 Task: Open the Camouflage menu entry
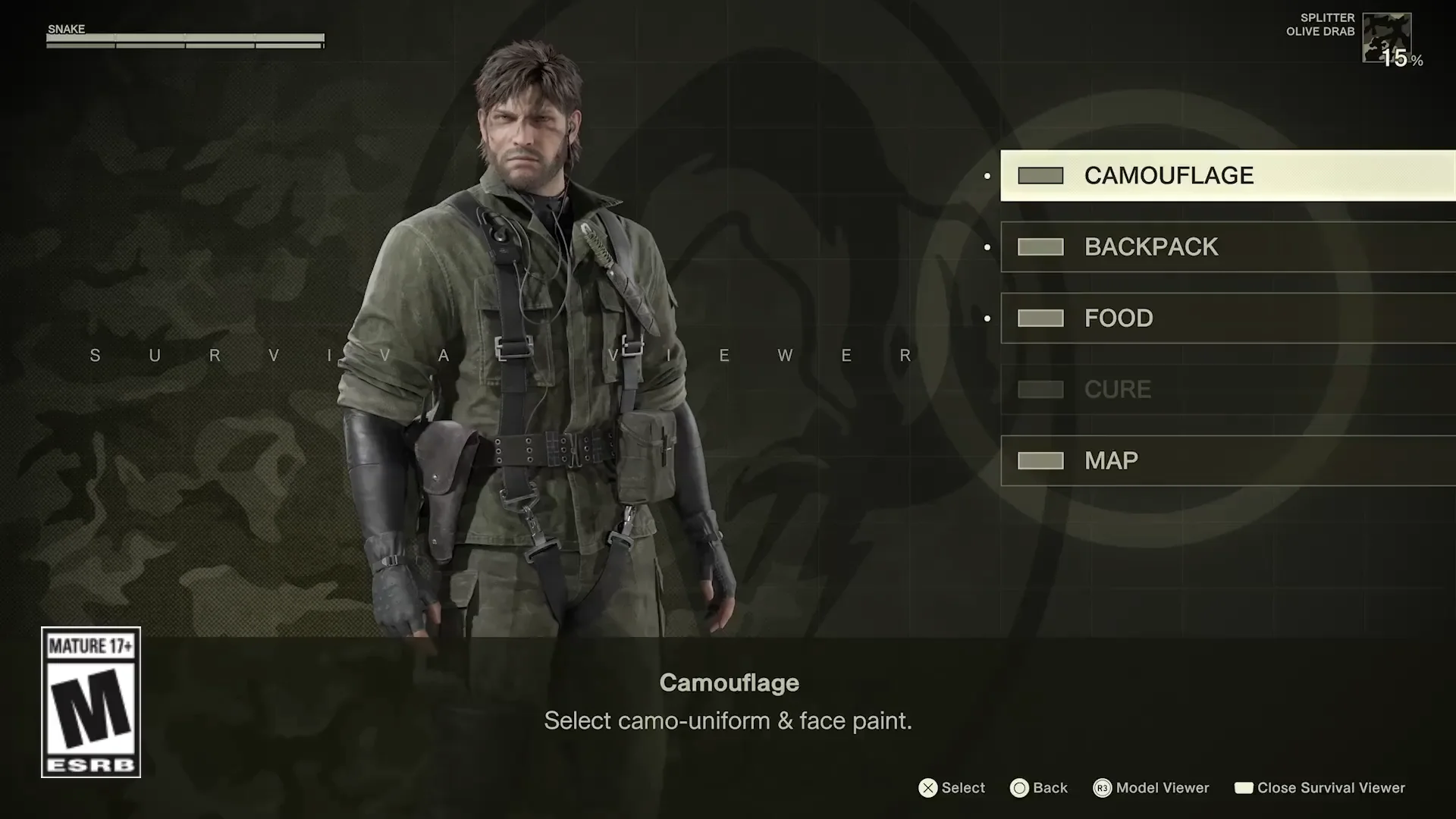(1170, 174)
